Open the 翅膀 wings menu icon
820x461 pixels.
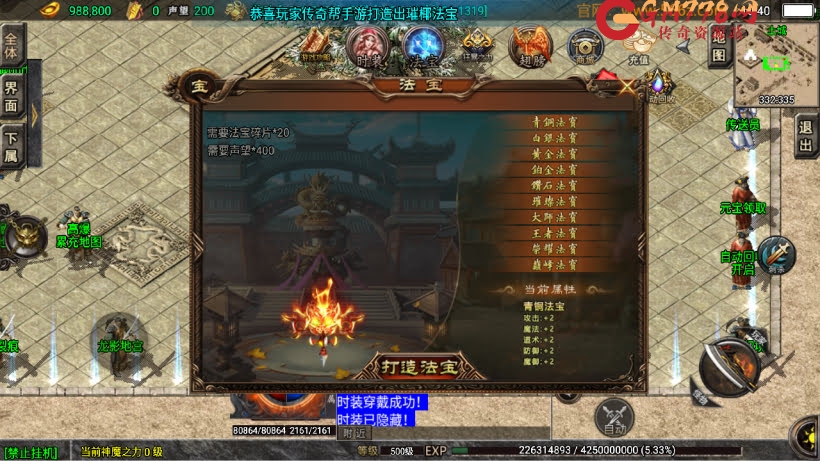click(x=530, y=46)
